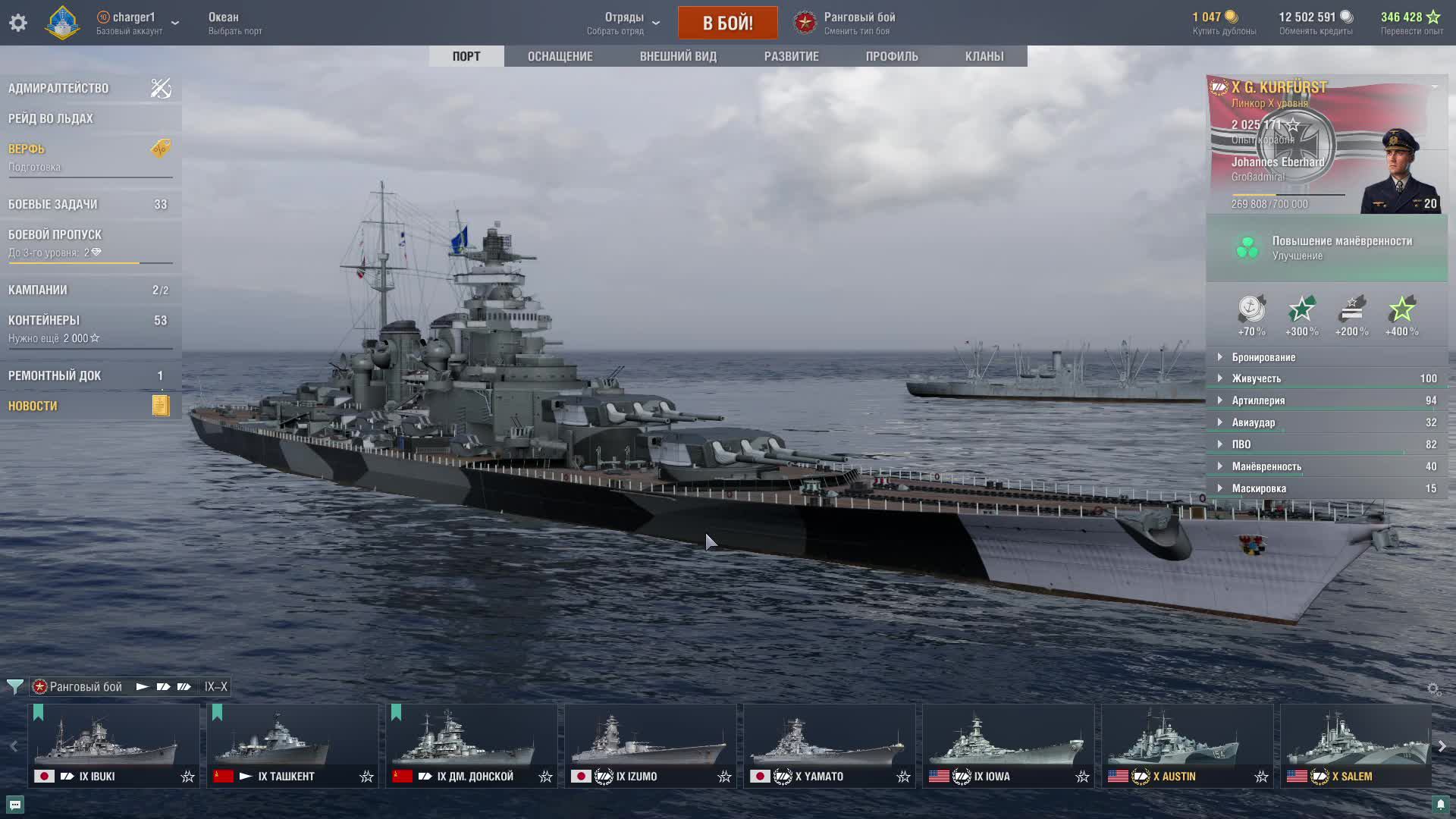The height and width of the screenshot is (819, 1456).
Task: Change battle type from Ранговый бой
Action: pos(858,23)
